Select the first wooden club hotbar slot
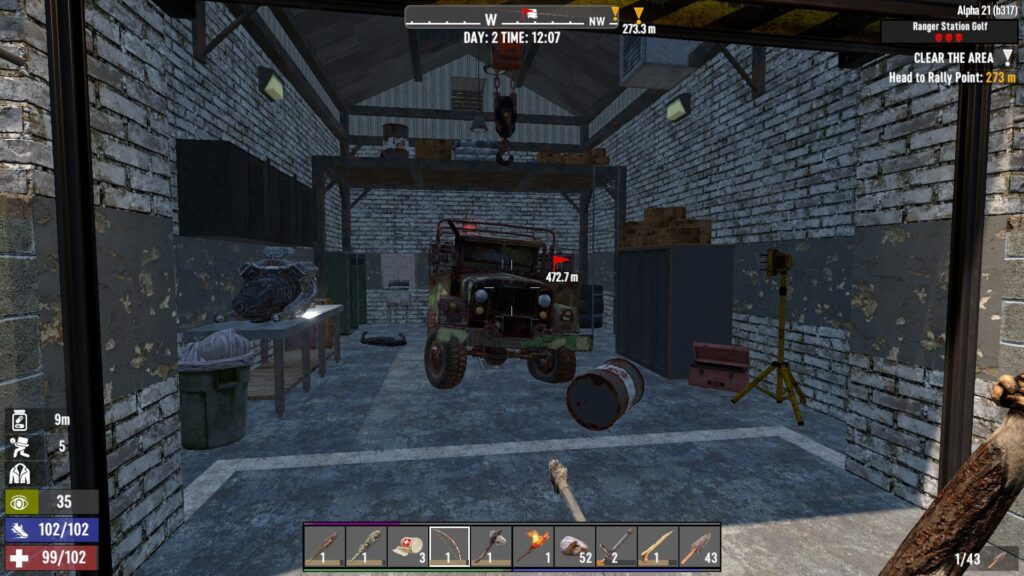1024x576 pixels. [x=324, y=546]
